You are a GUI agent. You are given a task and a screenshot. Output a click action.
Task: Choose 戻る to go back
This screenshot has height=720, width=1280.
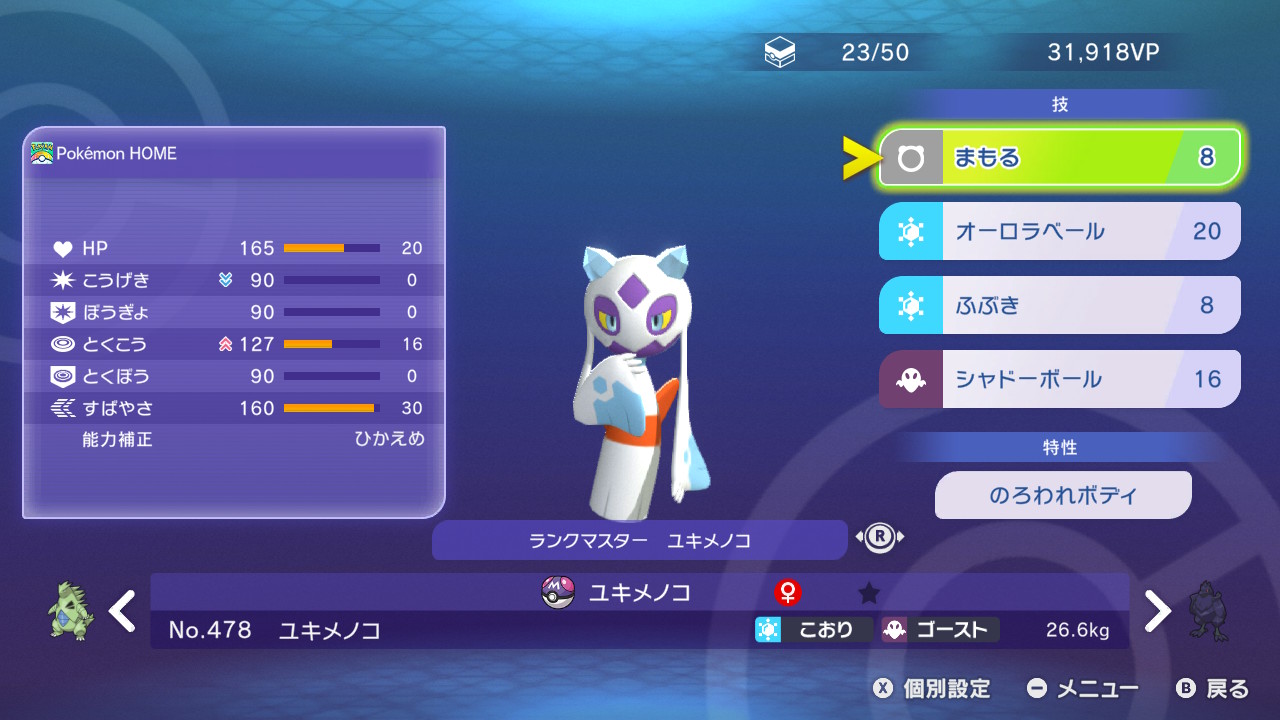click(x=1213, y=689)
